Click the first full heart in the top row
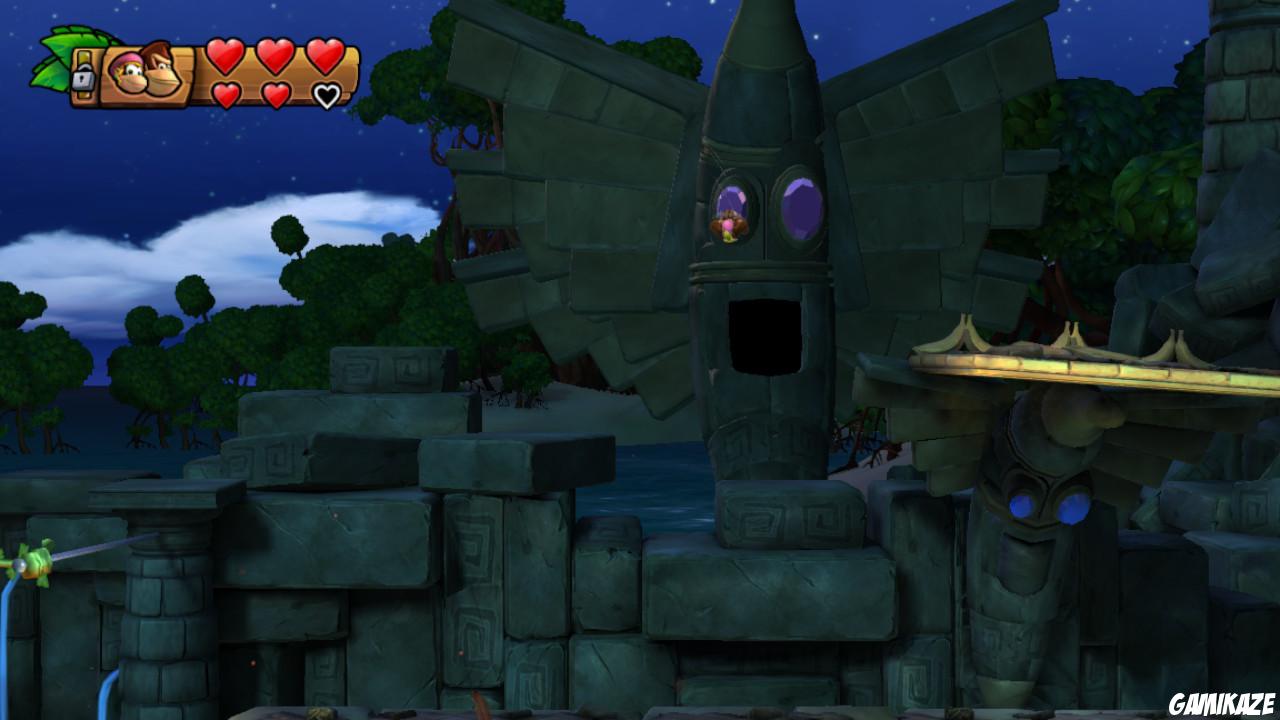The width and height of the screenshot is (1280, 720). [x=224, y=57]
